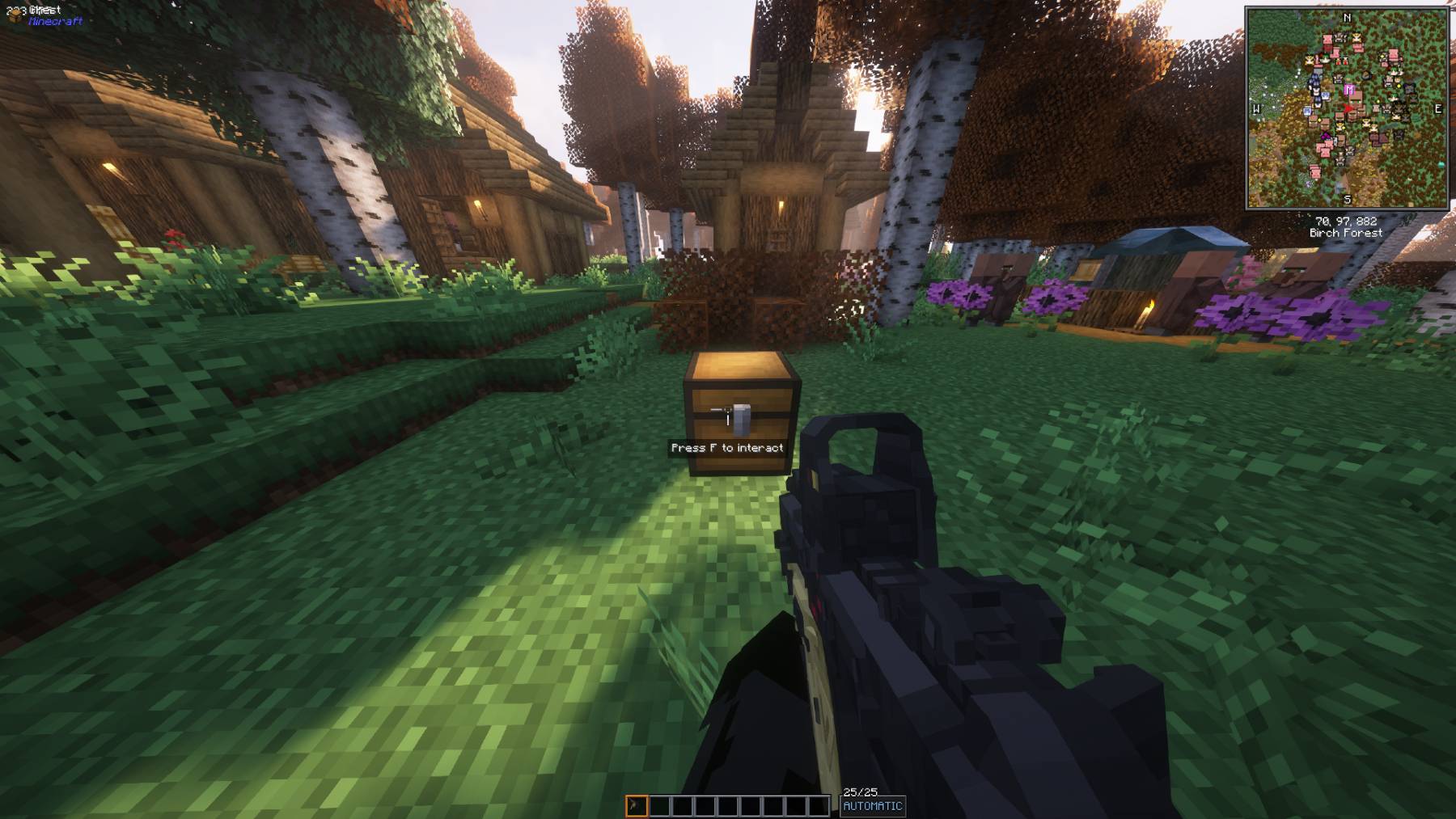The height and width of the screenshot is (819, 1456).
Task: Select the gun item icon in the first hotbar slot
Action: pos(636,805)
